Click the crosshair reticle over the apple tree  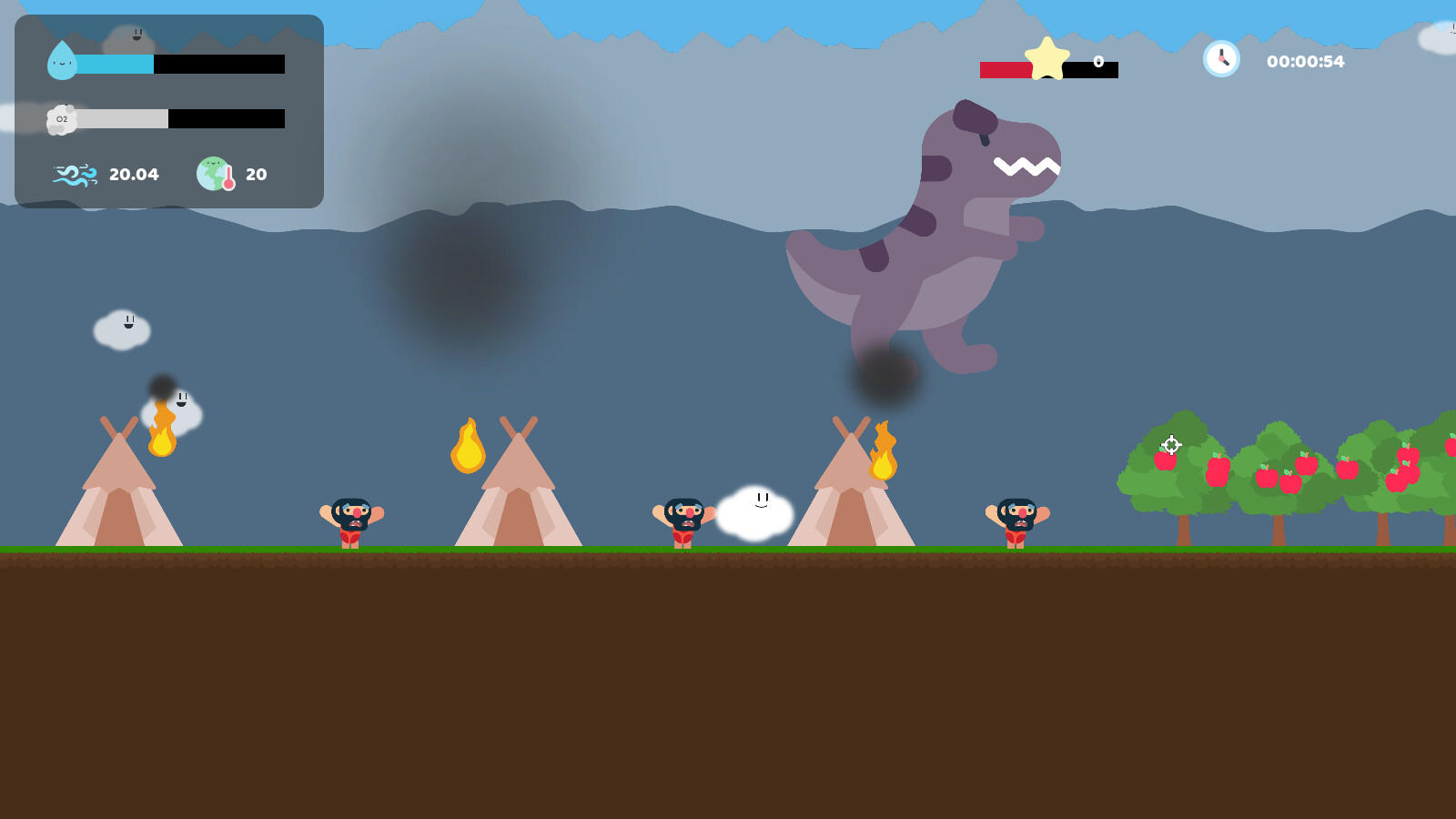[1171, 445]
